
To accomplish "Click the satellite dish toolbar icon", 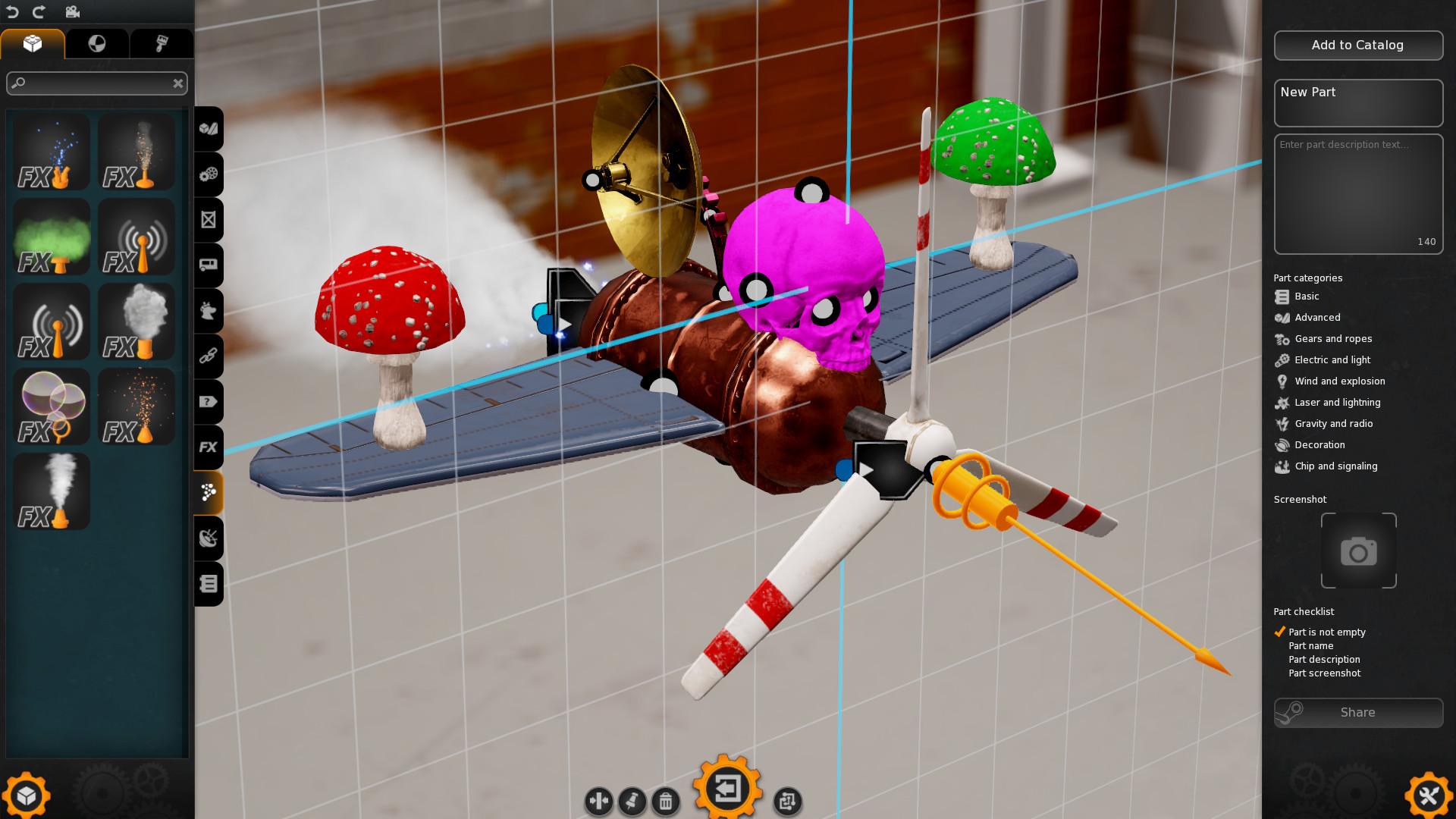I will coord(209,538).
